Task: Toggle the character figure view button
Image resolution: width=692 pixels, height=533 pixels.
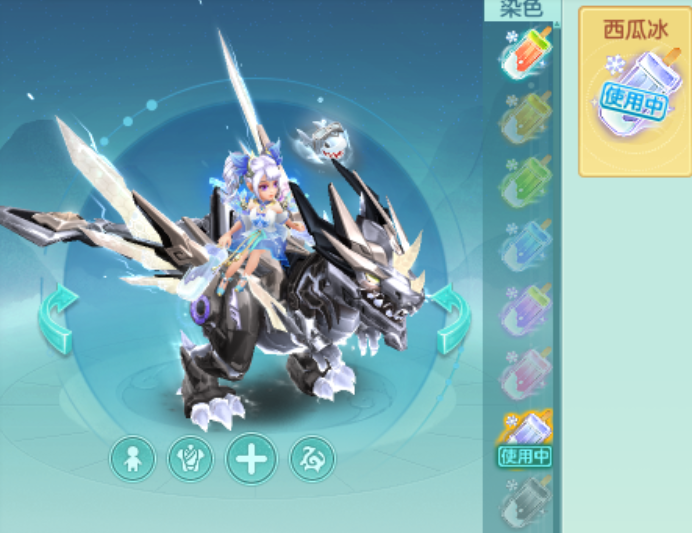Action: [132, 459]
